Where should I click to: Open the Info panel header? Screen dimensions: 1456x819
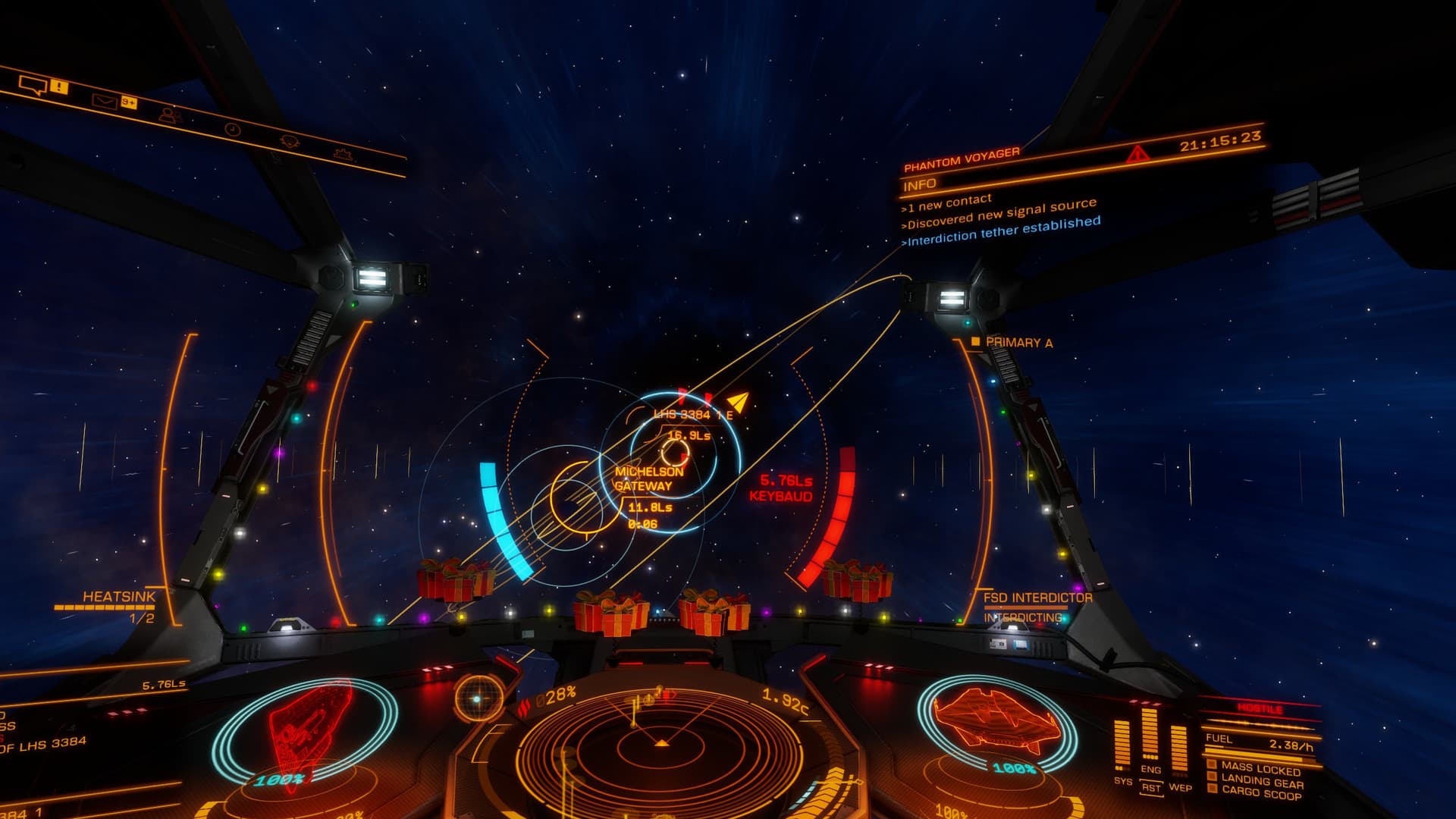click(x=920, y=184)
